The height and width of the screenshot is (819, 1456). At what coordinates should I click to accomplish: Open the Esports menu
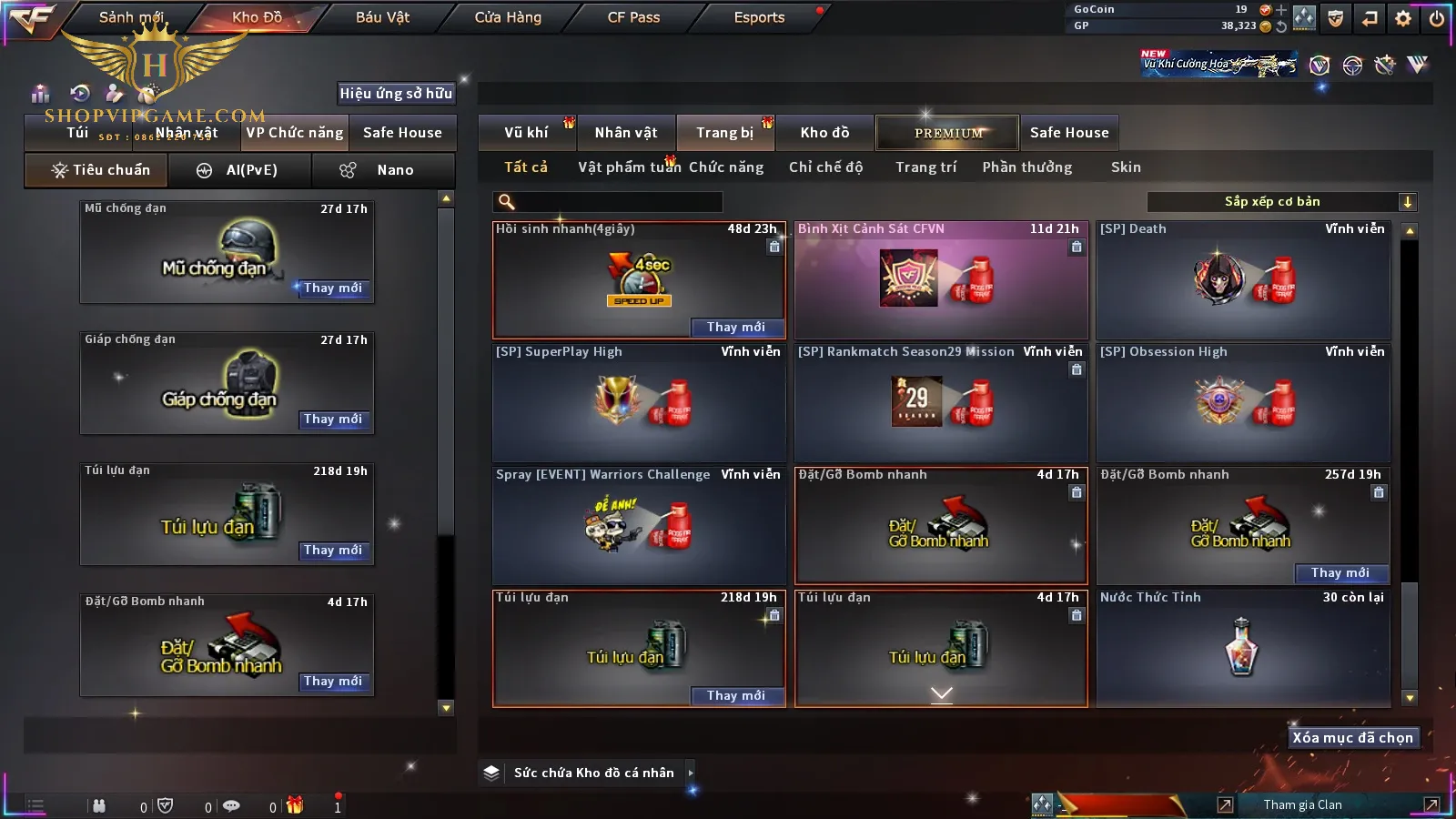point(759,17)
